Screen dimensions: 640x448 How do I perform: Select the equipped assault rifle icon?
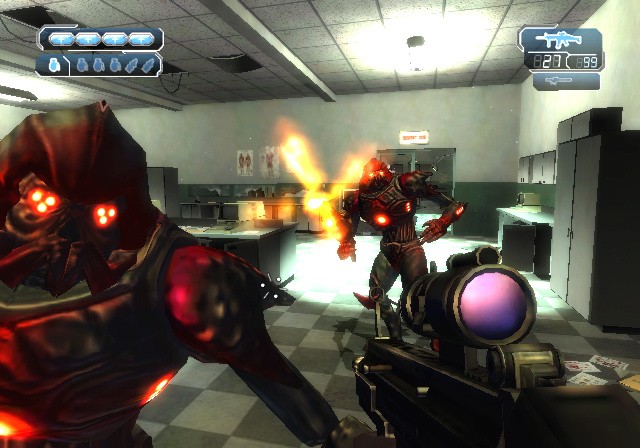[x=560, y=40]
